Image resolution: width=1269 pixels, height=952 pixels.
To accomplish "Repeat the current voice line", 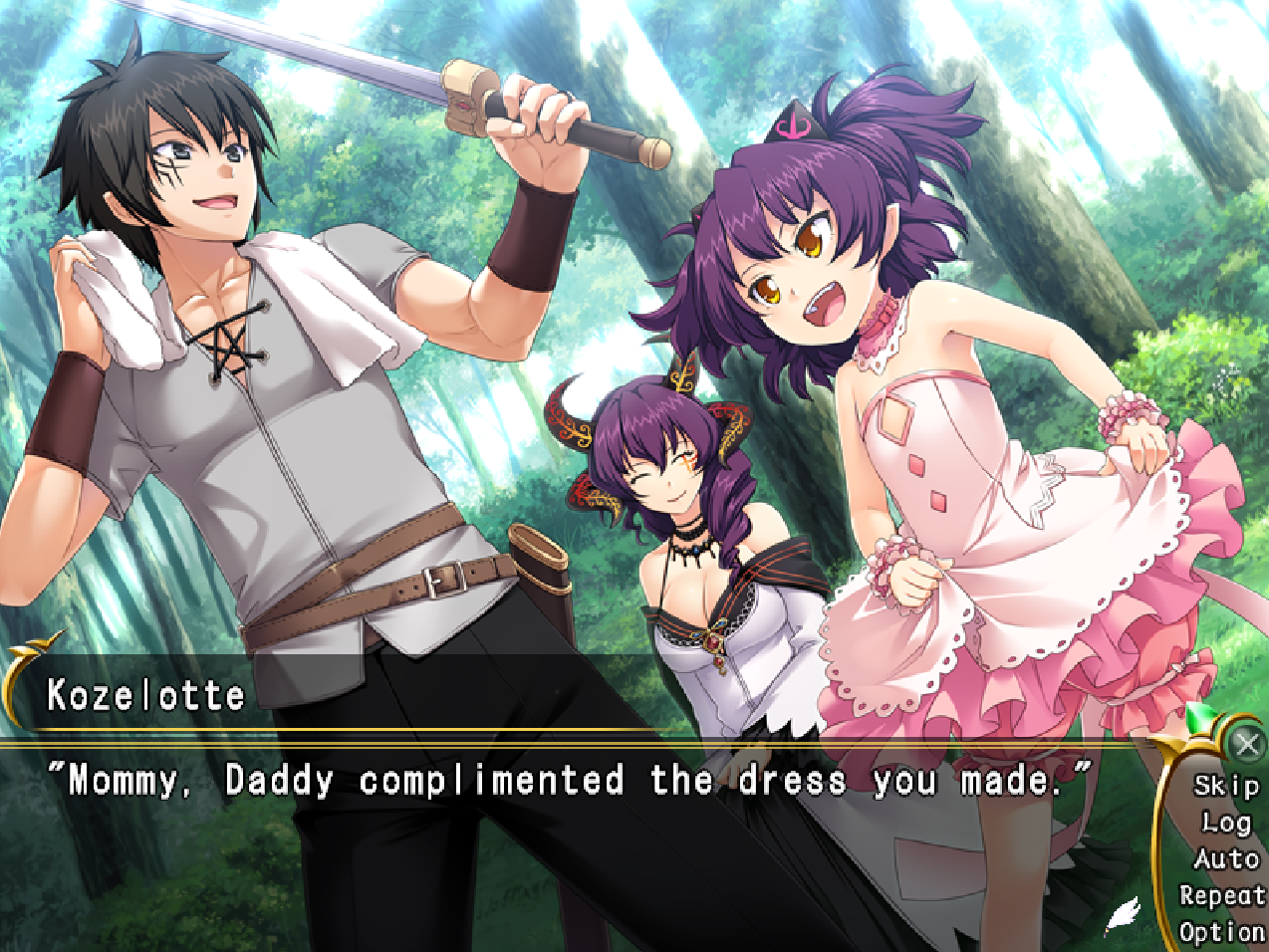I will tap(1222, 895).
